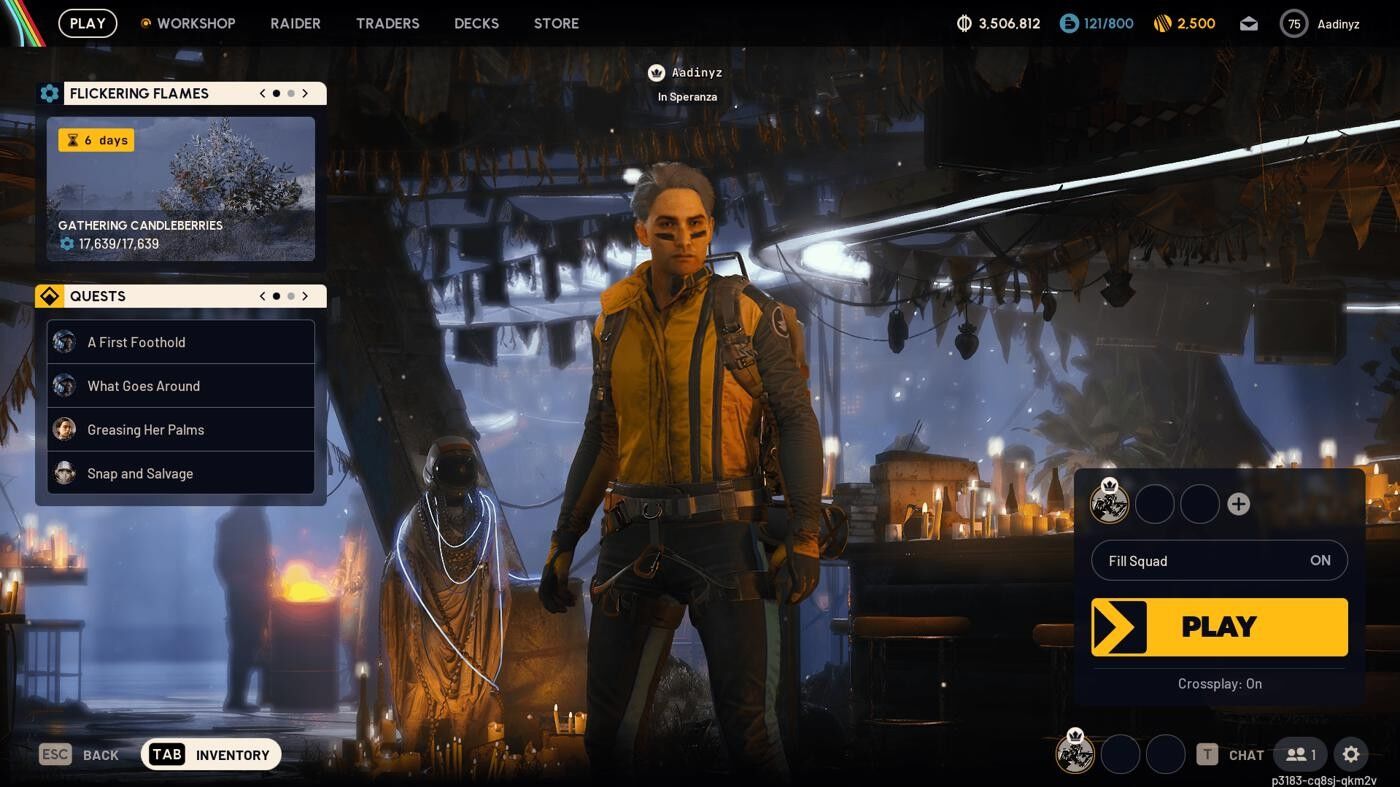This screenshot has height=787, width=1400.
Task: Click the left chevron on Flickering Flames panel
Action: point(262,93)
